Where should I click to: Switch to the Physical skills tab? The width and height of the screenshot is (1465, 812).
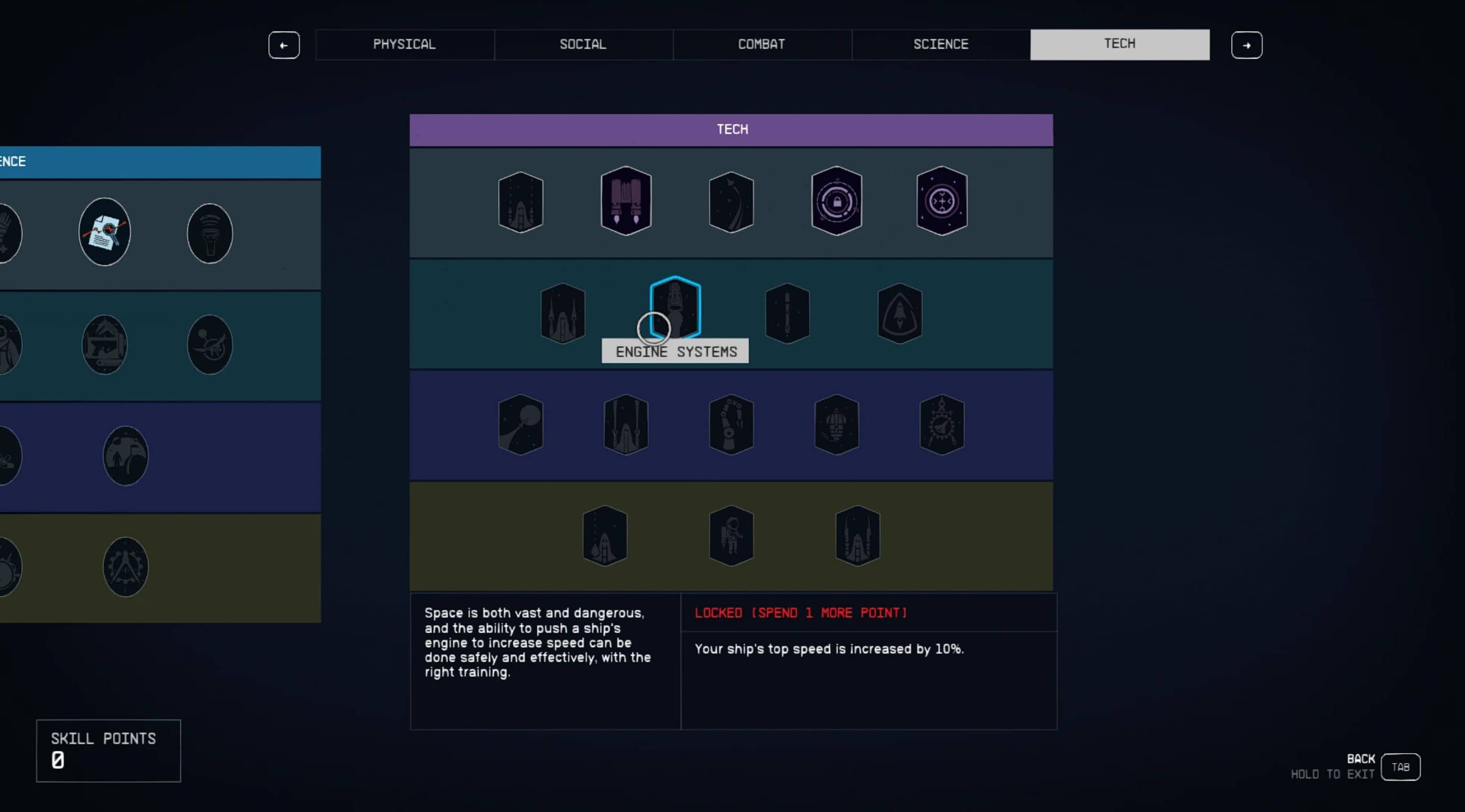pyautogui.click(x=404, y=44)
